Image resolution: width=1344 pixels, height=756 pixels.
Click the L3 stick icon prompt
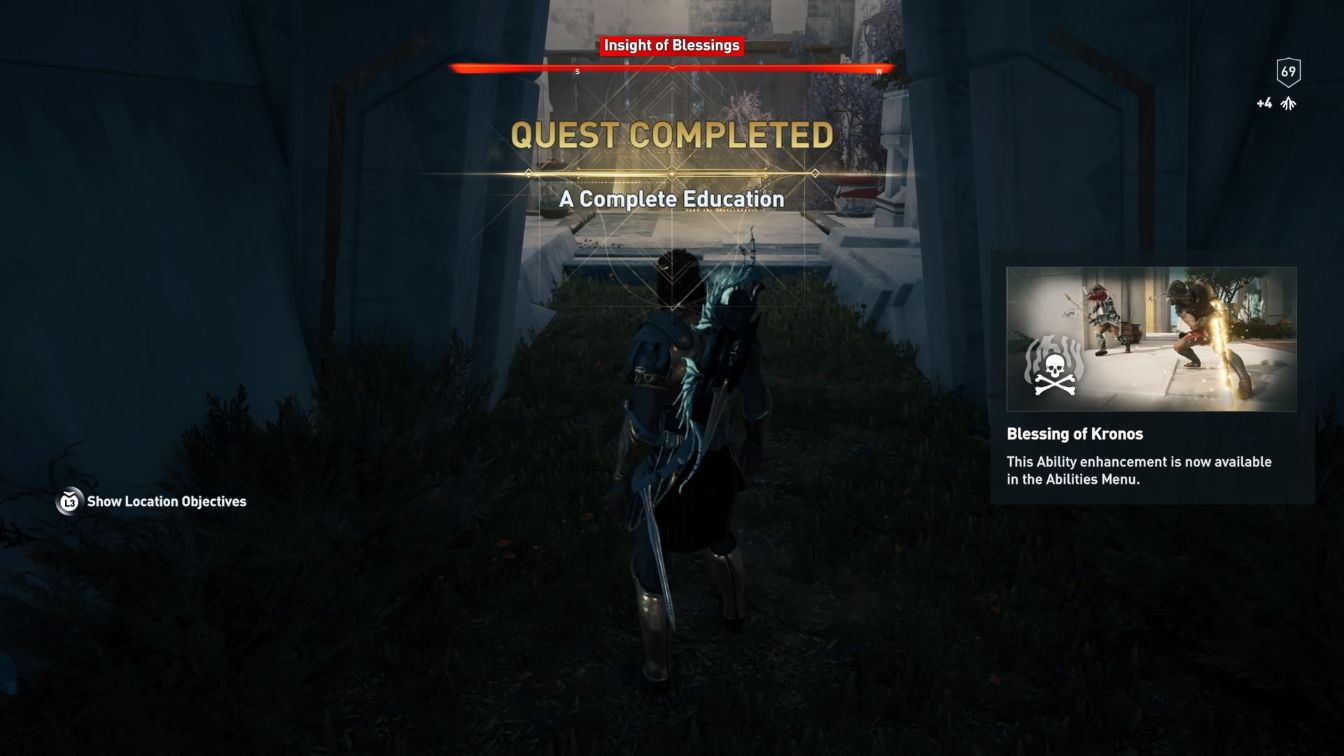[x=68, y=501]
